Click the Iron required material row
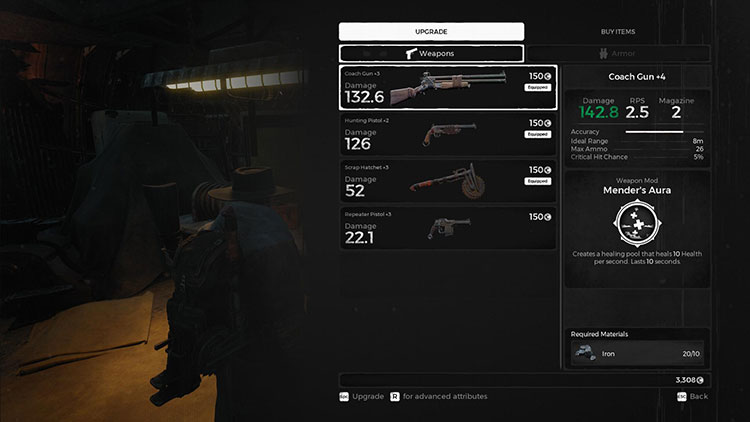 637,351
